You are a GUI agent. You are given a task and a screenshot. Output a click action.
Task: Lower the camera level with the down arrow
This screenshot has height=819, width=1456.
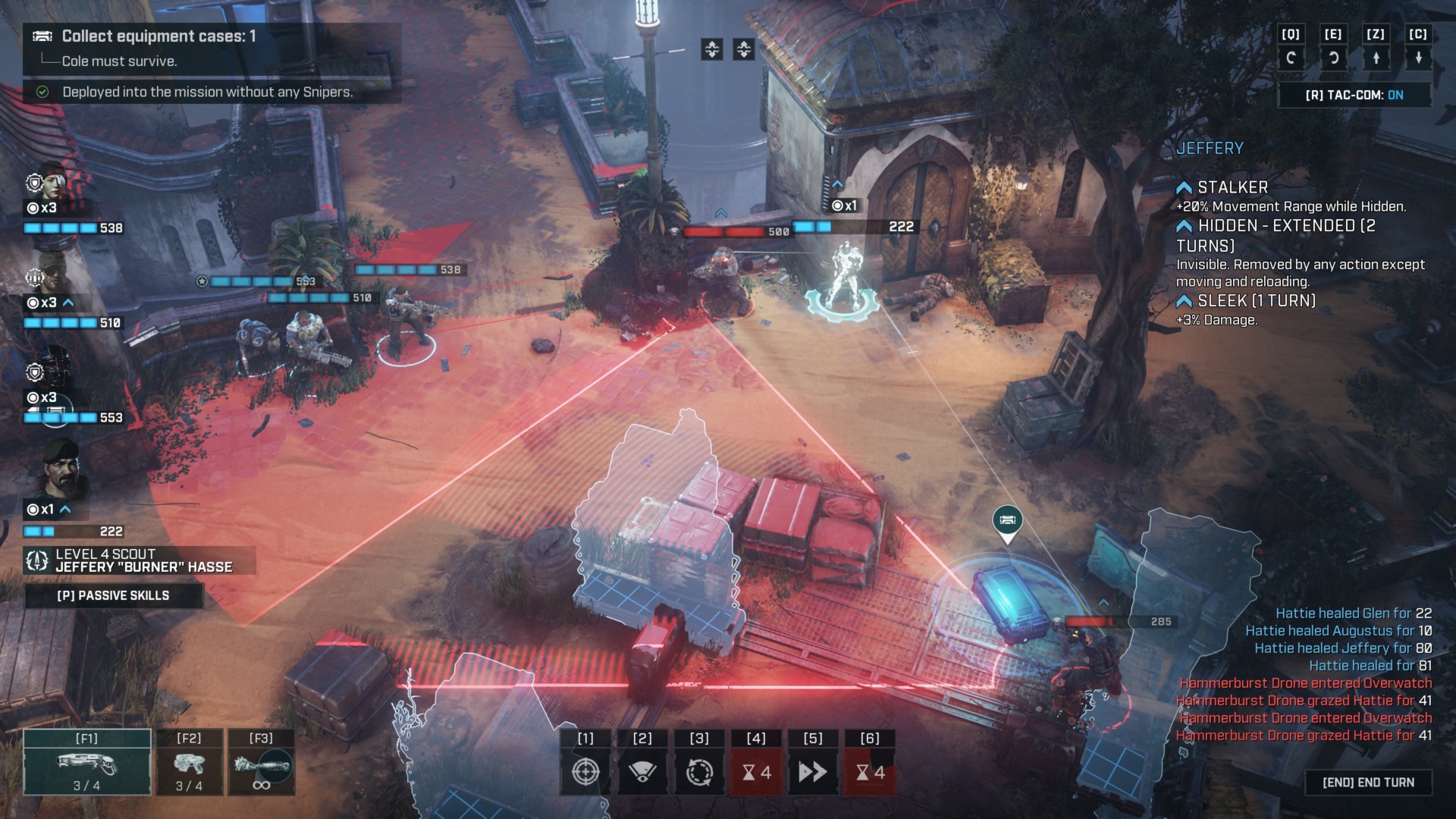1418,58
